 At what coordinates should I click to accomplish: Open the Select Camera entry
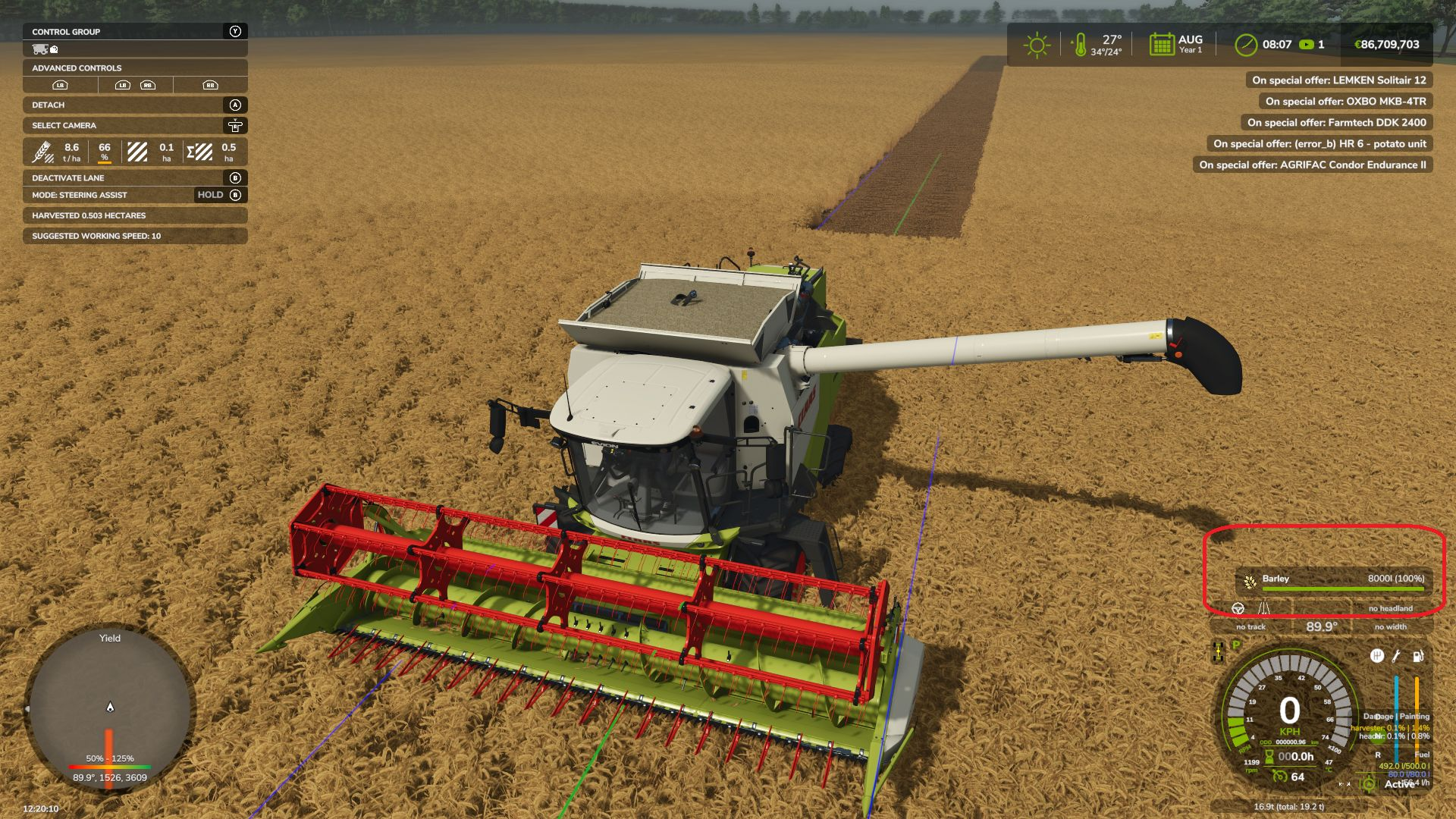click(135, 125)
